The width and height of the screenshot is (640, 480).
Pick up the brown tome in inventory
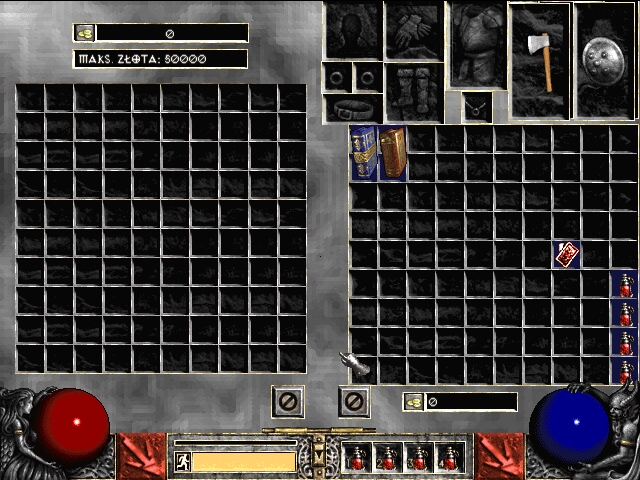click(393, 153)
